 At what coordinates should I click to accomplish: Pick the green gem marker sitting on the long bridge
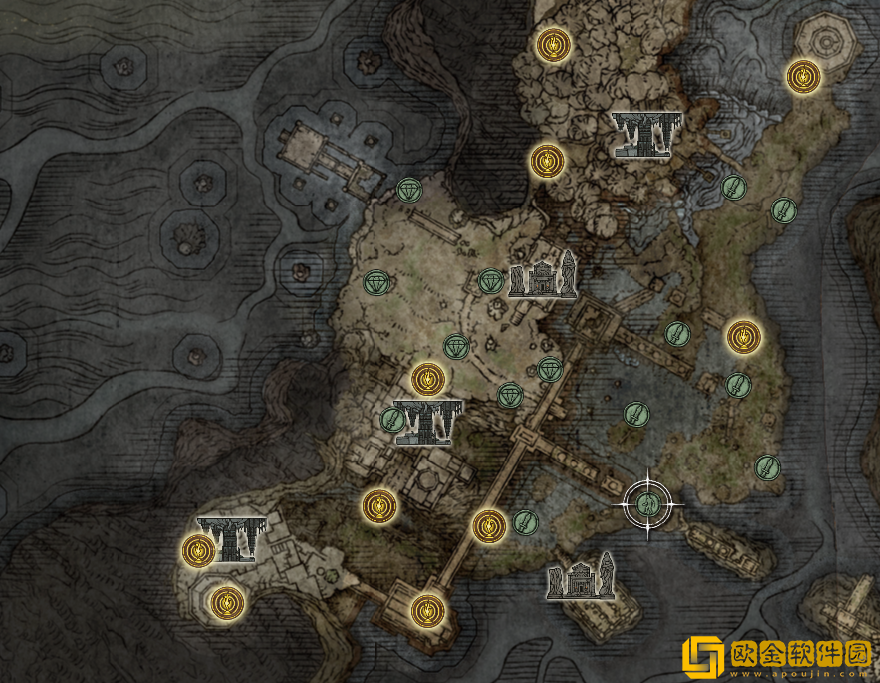pyautogui.click(x=549, y=369)
